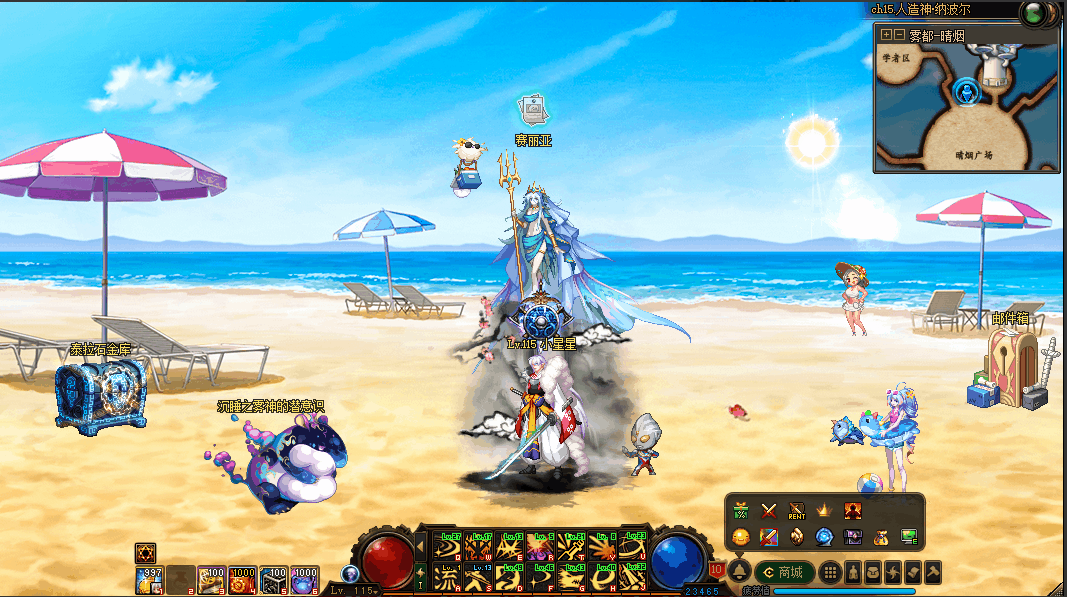This screenshot has width=1067, height=597.
Task: Click the green monitor event icon
Action: coord(909,537)
